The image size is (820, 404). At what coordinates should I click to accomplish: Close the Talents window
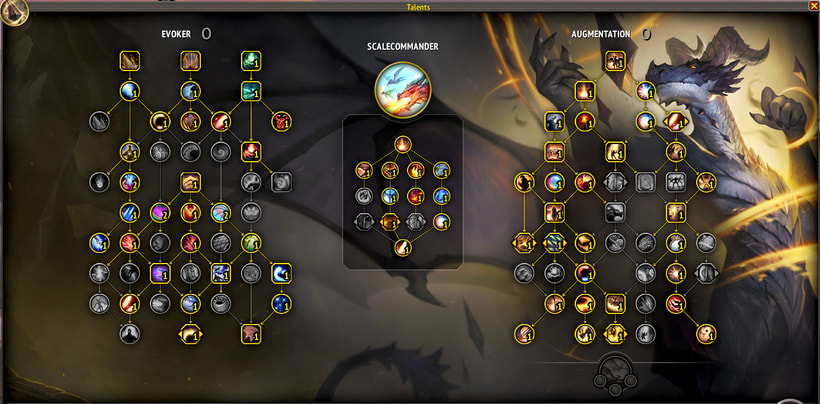(x=813, y=6)
